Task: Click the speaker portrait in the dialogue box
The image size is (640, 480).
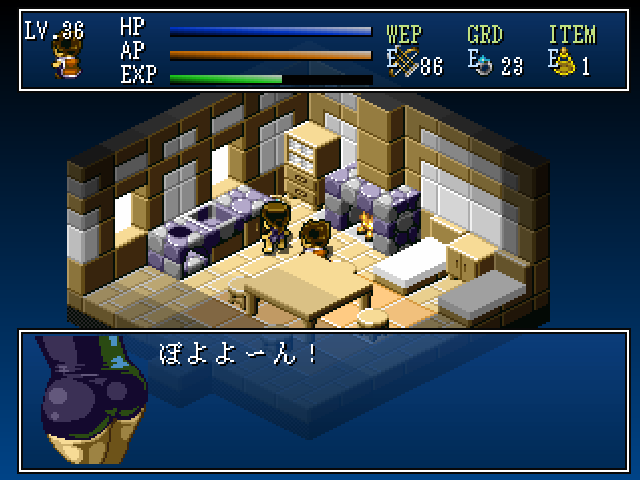Action: coord(92,400)
